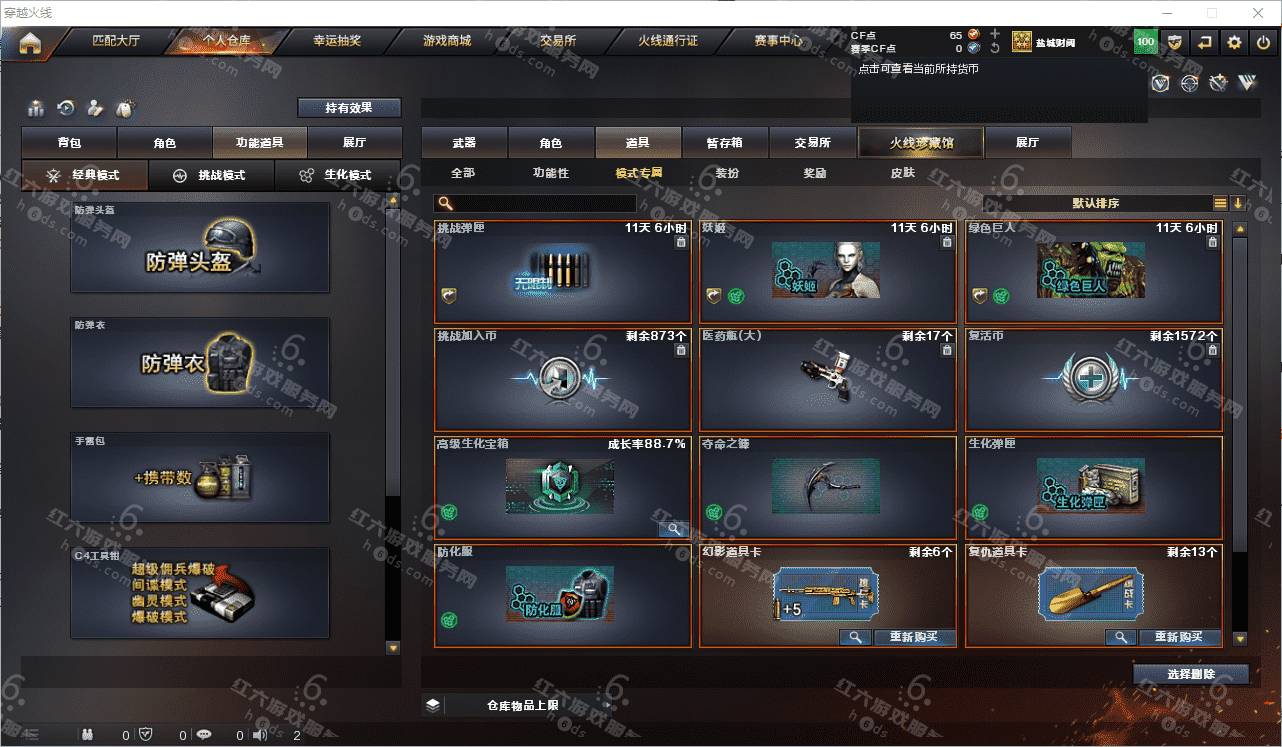
Task: Close the game window
Action: coord(1256,13)
